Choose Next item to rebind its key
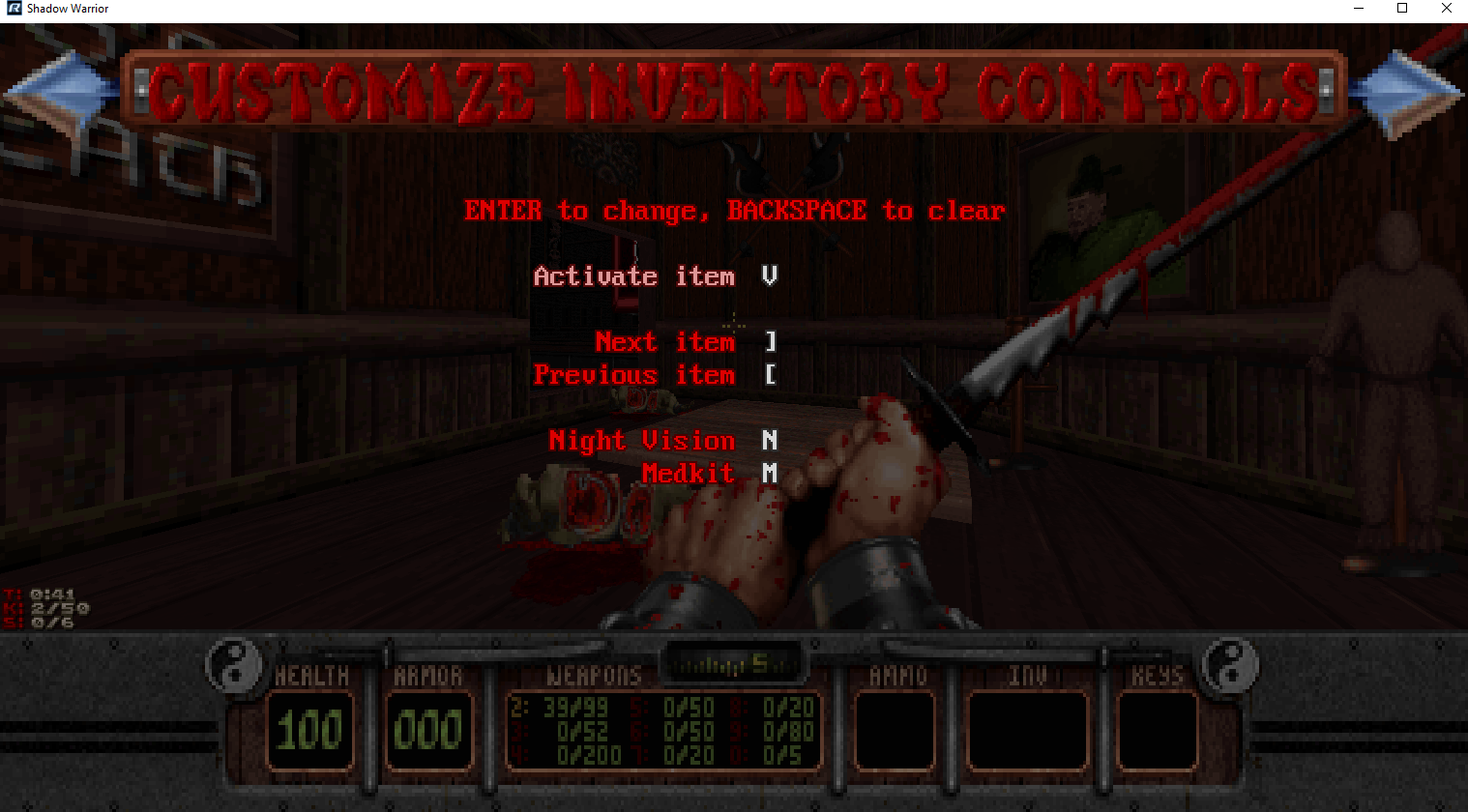This screenshot has width=1468, height=812. click(x=665, y=341)
